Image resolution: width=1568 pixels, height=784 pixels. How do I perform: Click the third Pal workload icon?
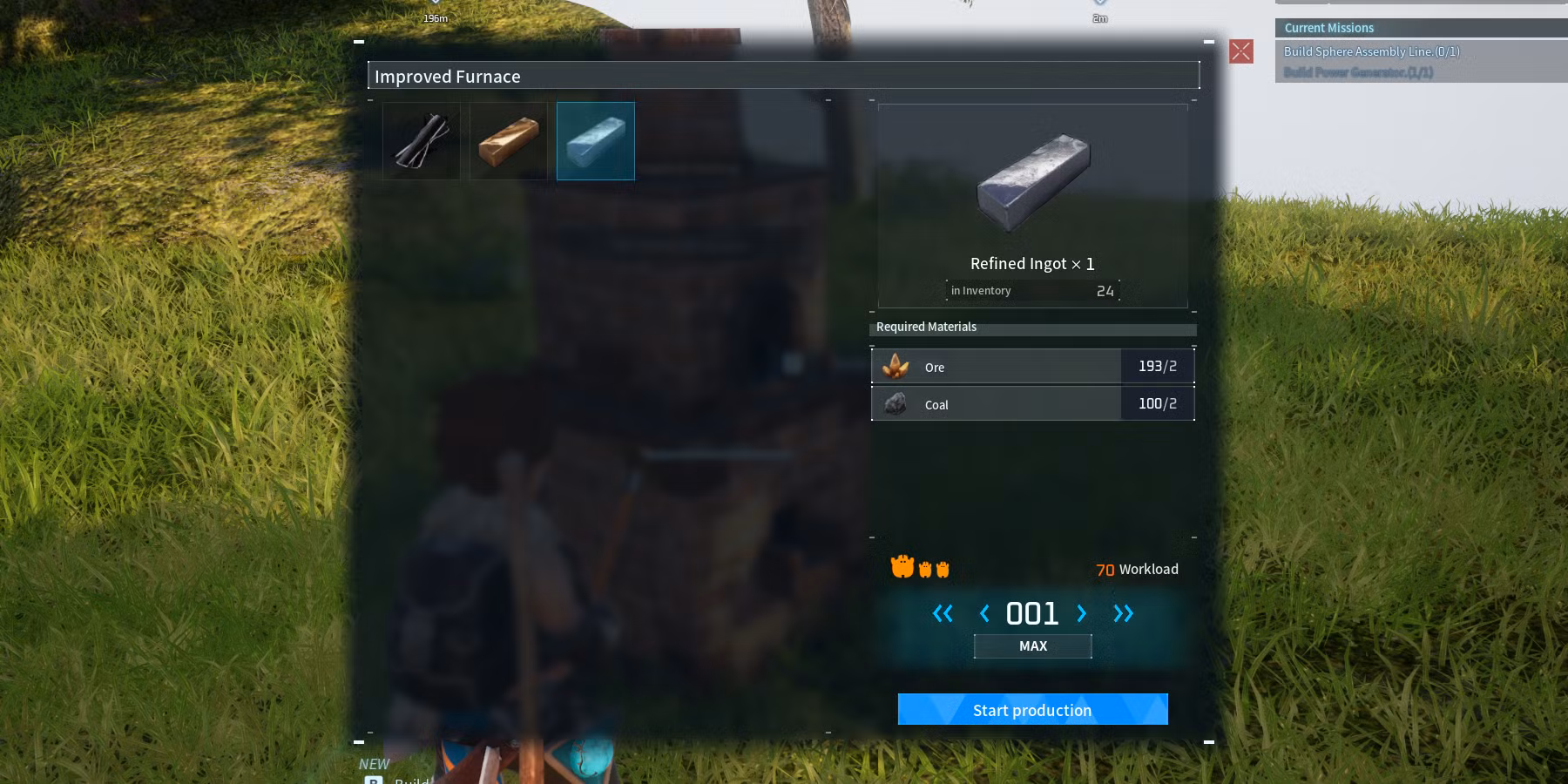coord(944,570)
